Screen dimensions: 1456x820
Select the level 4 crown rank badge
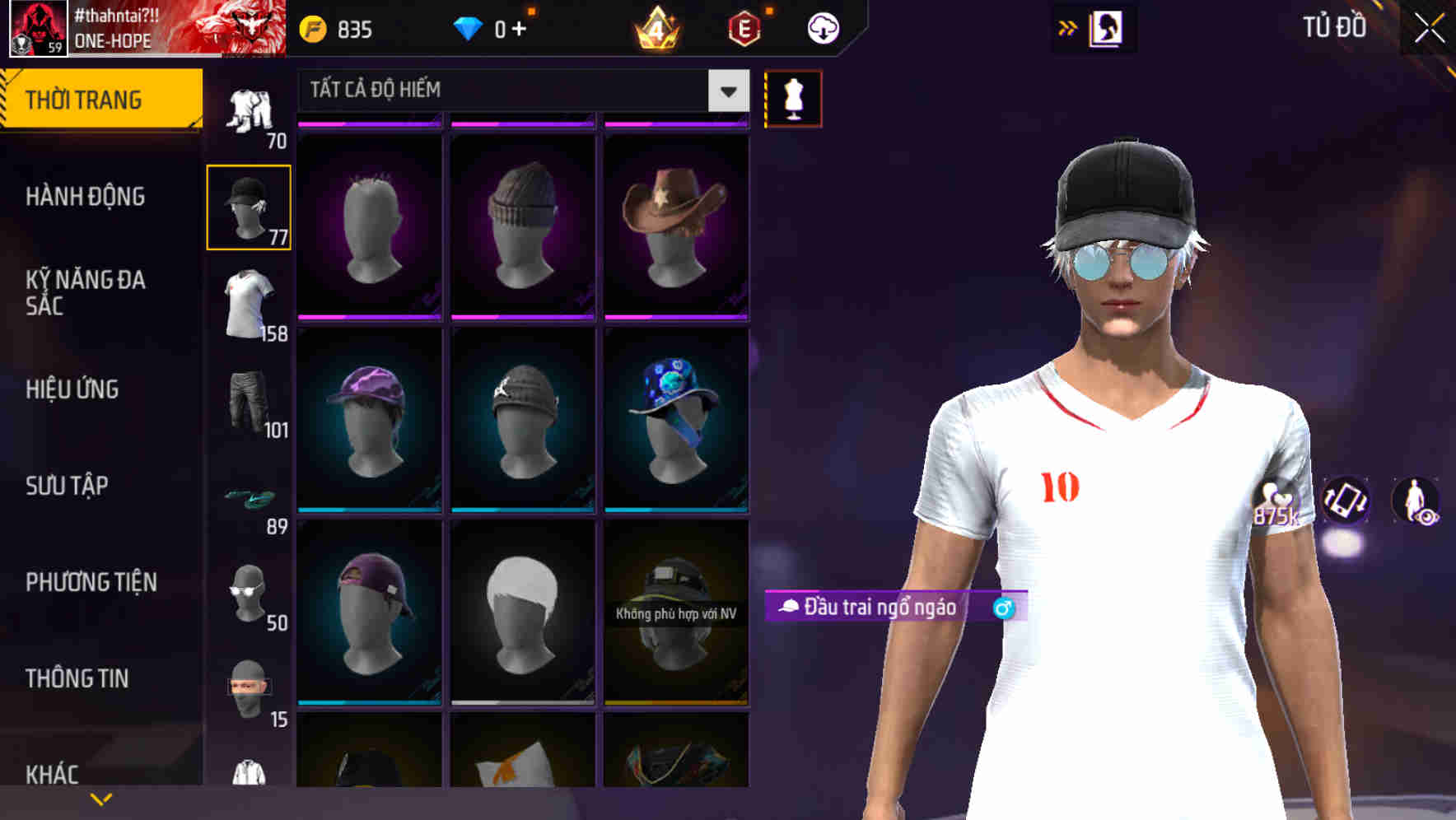click(x=655, y=27)
